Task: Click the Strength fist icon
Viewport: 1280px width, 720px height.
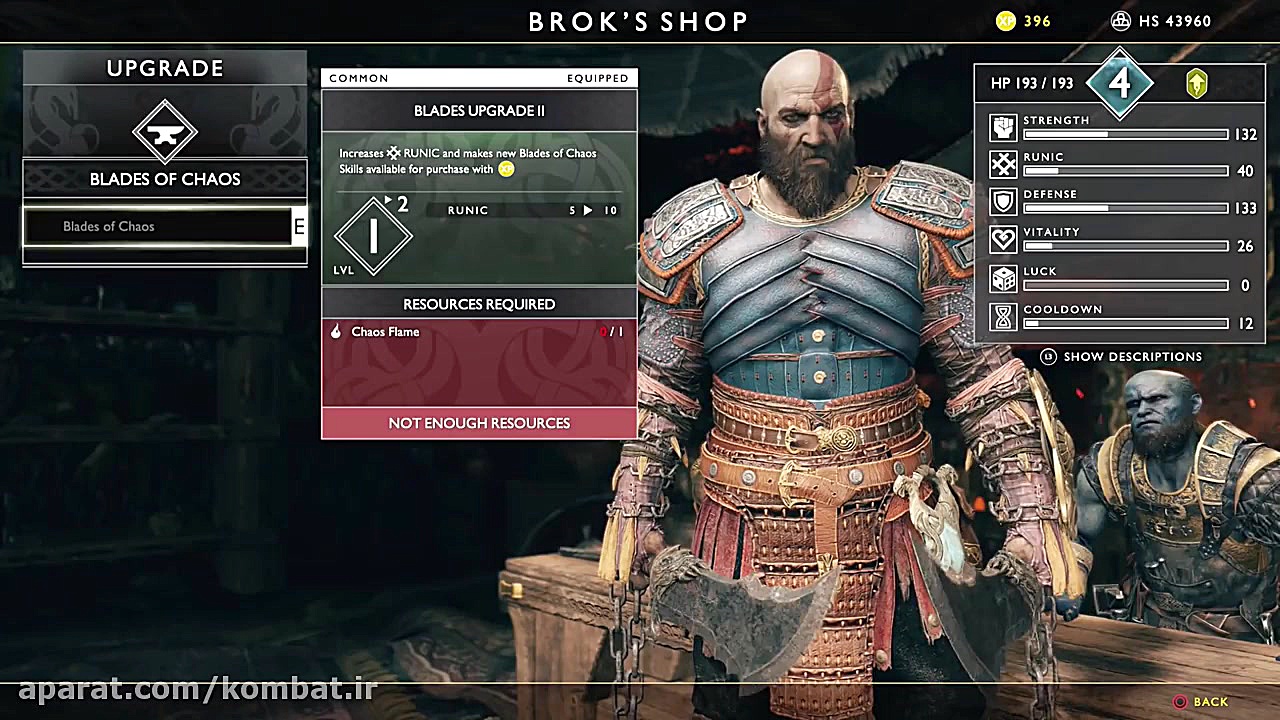Action: tap(1002, 126)
